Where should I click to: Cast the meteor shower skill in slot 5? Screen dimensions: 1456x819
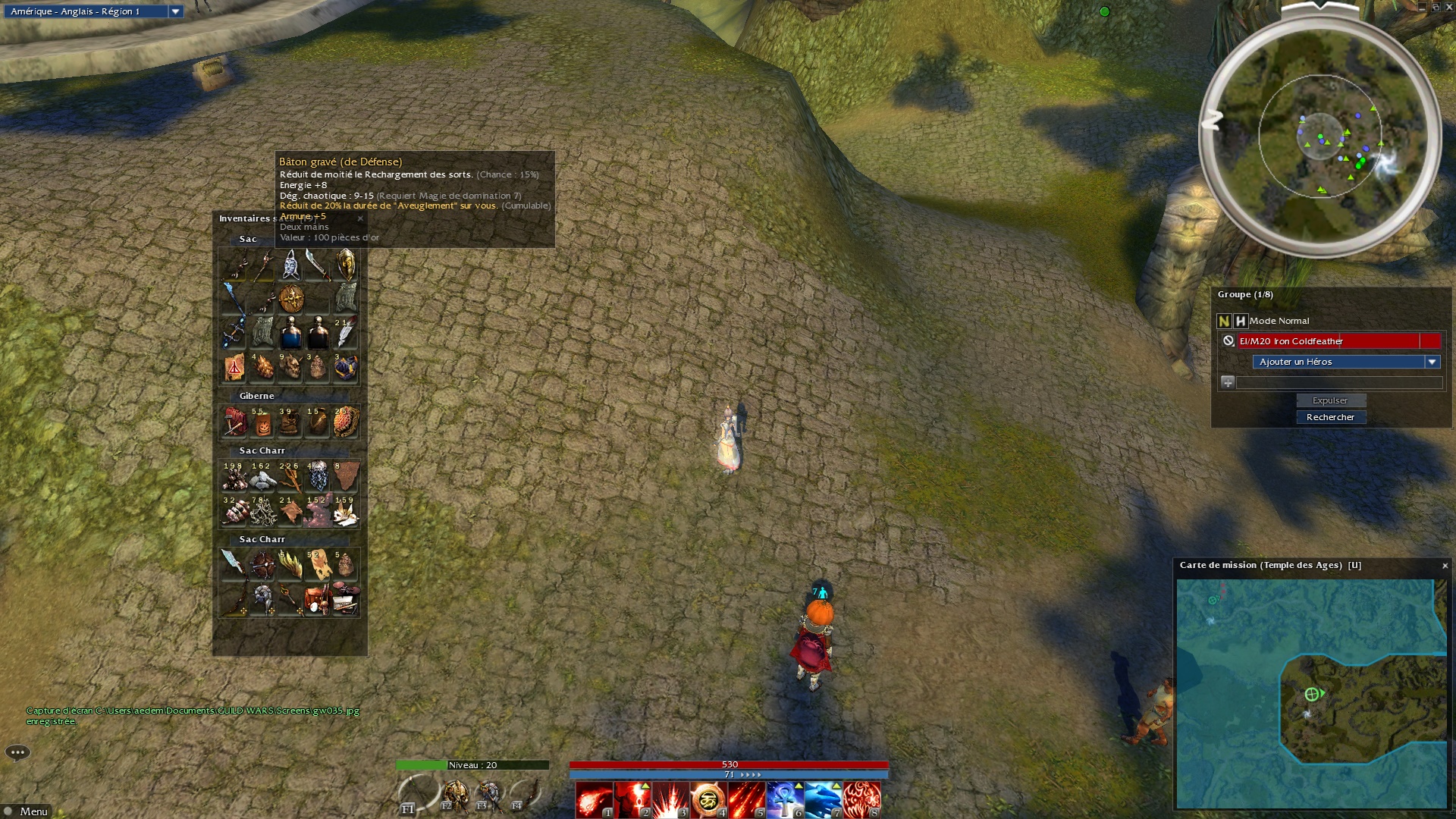[x=746, y=800]
